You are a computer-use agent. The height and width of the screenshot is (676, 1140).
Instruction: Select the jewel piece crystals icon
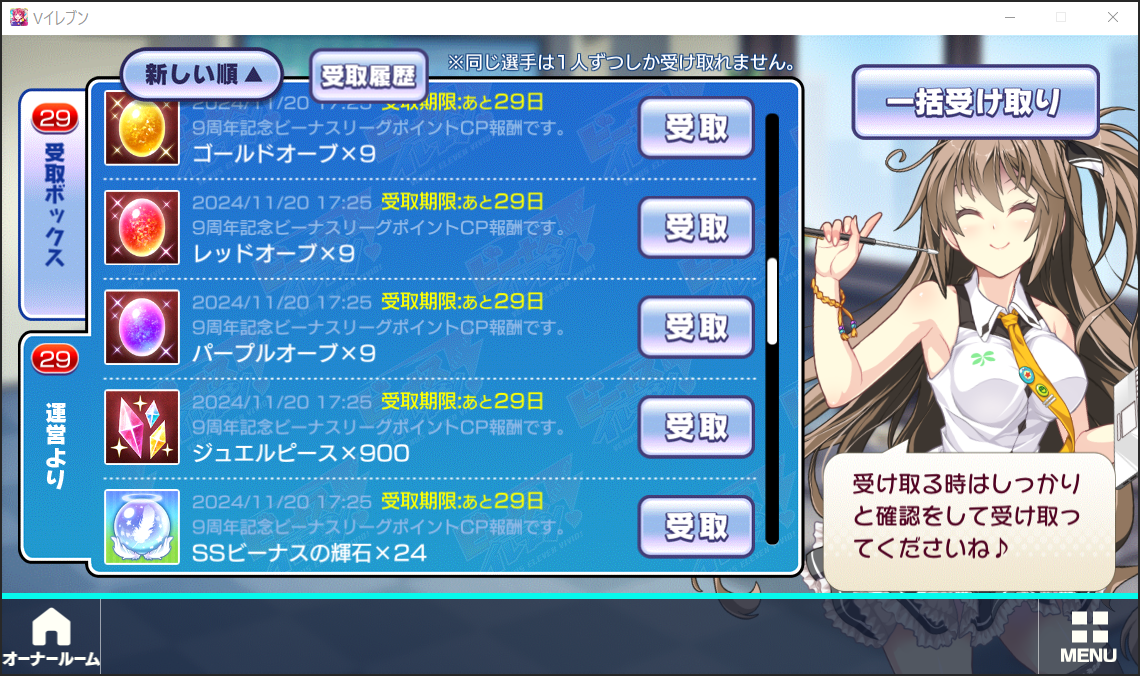[142, 427]
